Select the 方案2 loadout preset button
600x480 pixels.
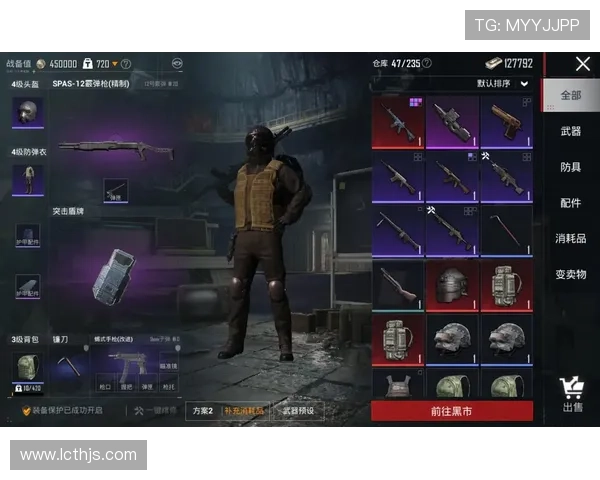tap(202, 410)
